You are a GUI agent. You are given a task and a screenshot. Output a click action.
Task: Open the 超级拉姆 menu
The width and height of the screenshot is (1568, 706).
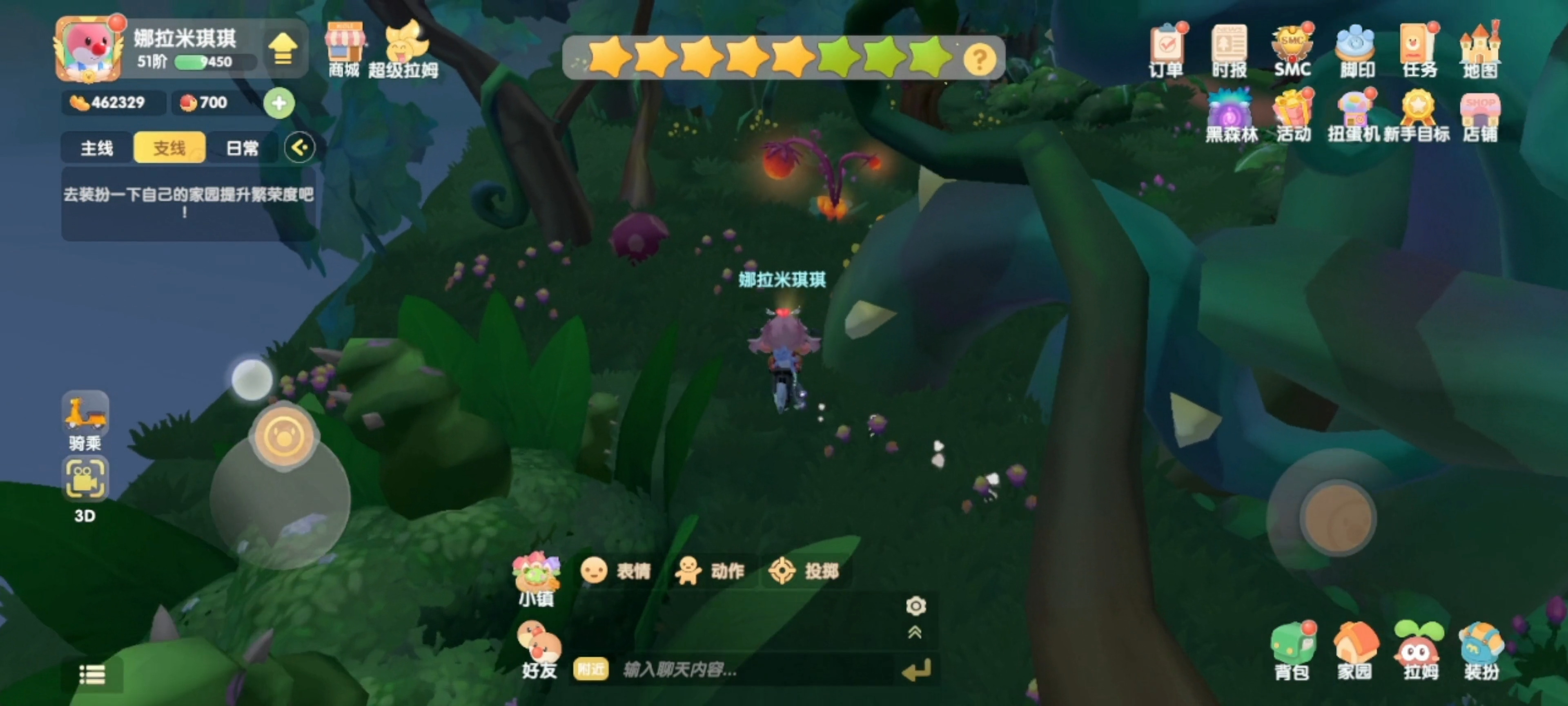coord(403,49)
